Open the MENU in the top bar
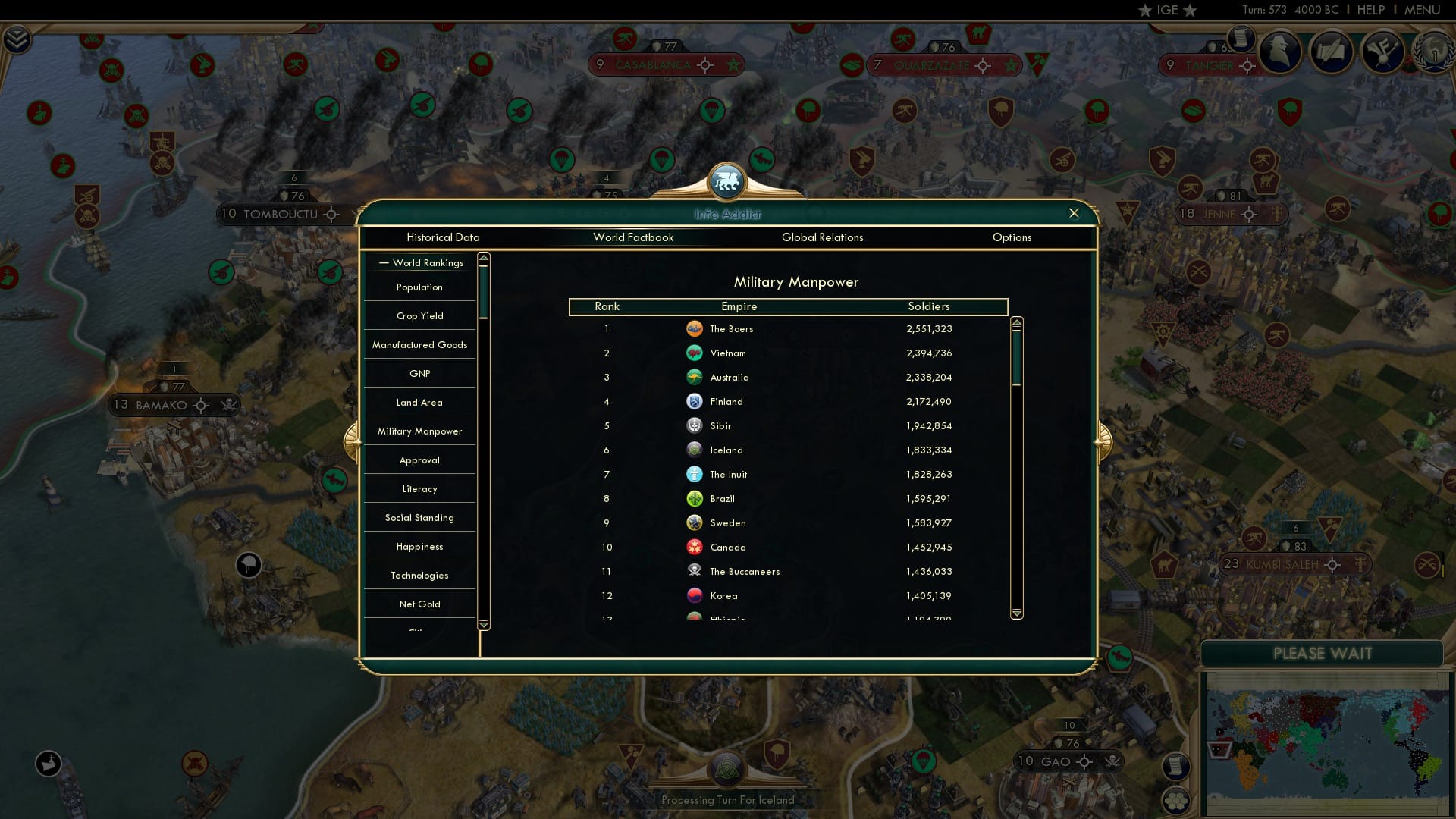The image size is (1456, 819). point(1424,10)
